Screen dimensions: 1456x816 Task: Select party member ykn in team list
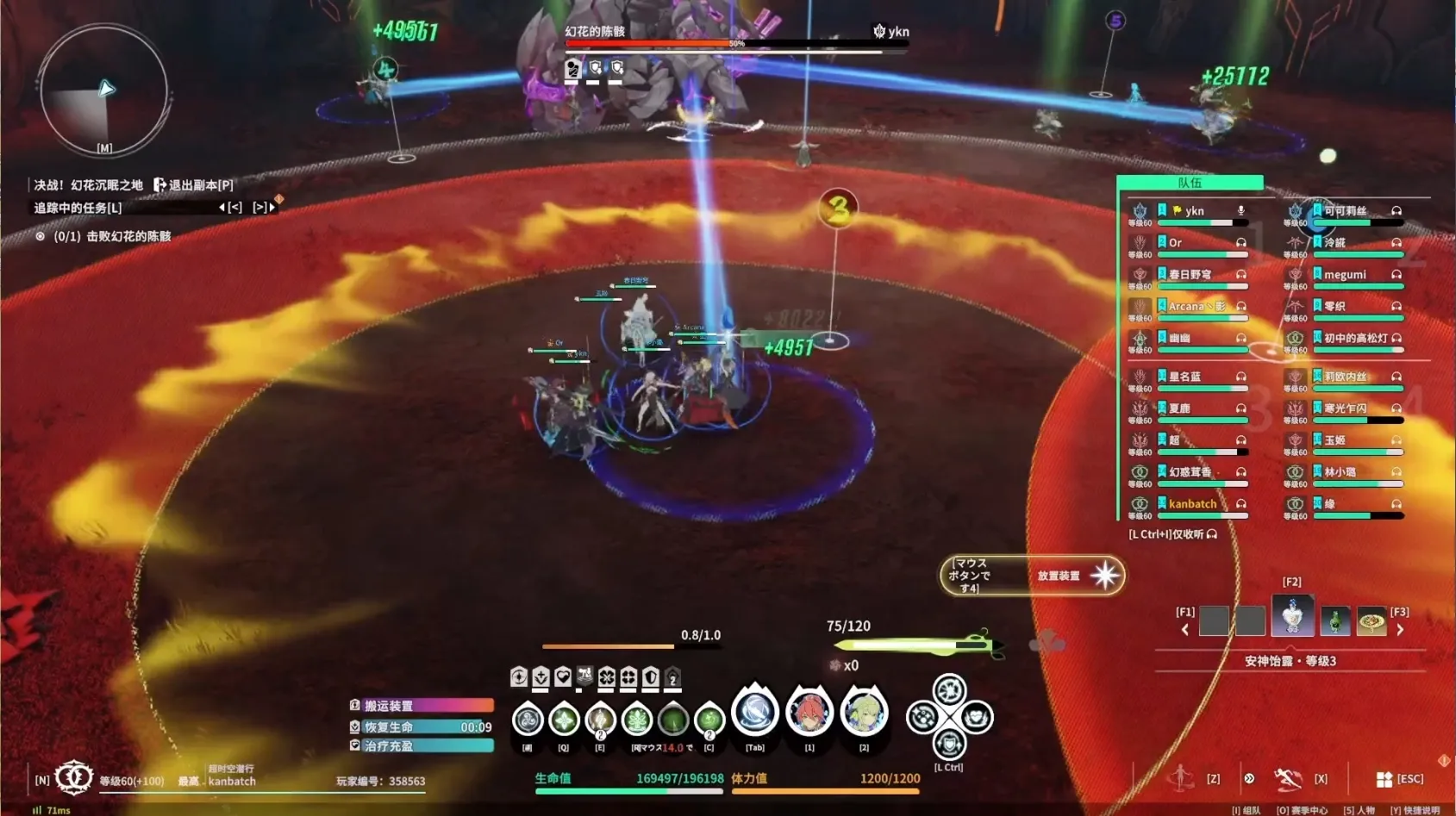(1194, 211)
